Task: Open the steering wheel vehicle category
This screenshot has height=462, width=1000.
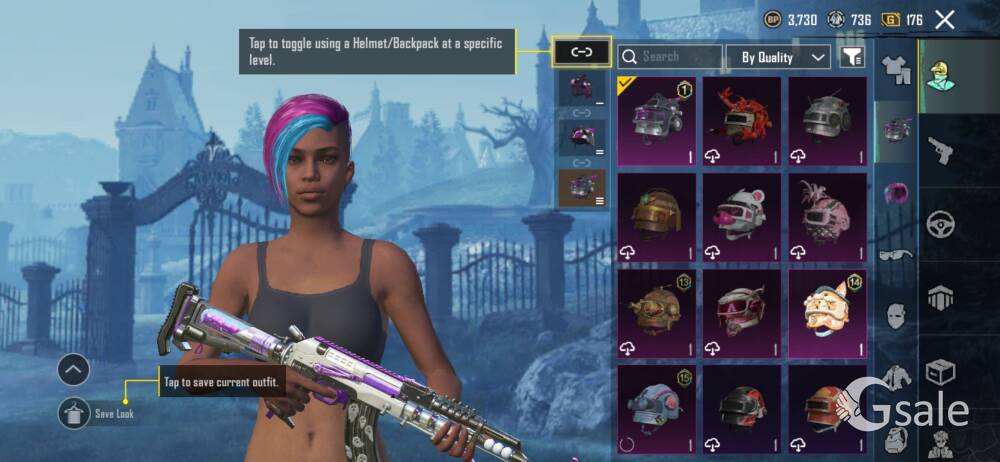Action: pos(940,223)
